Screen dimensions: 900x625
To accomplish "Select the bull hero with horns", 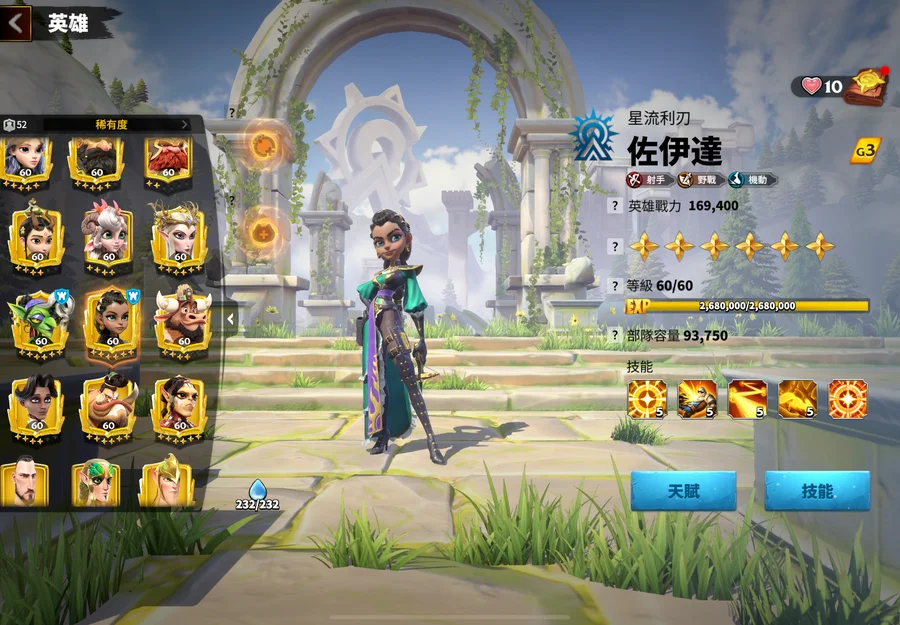I will 182,320.
